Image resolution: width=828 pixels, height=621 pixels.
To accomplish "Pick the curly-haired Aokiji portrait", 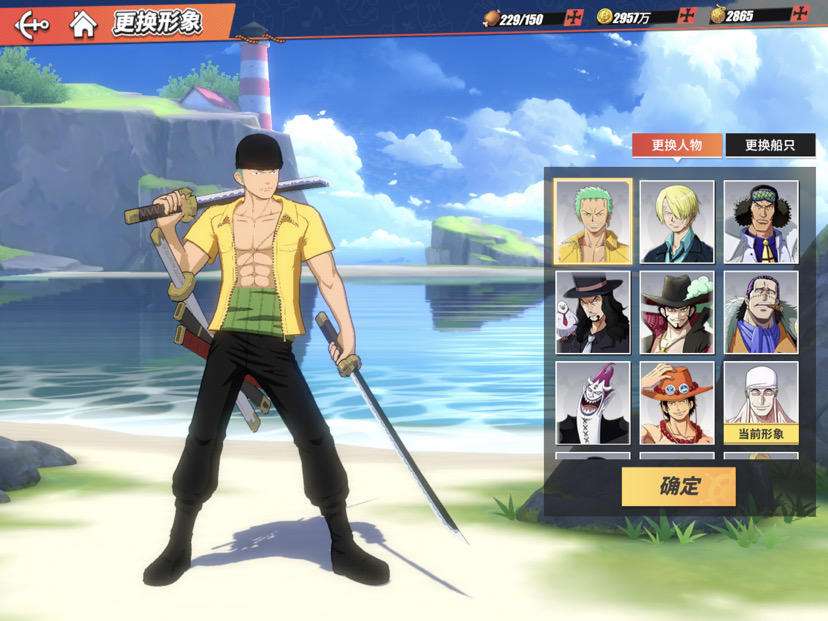I will coord(761,222).
